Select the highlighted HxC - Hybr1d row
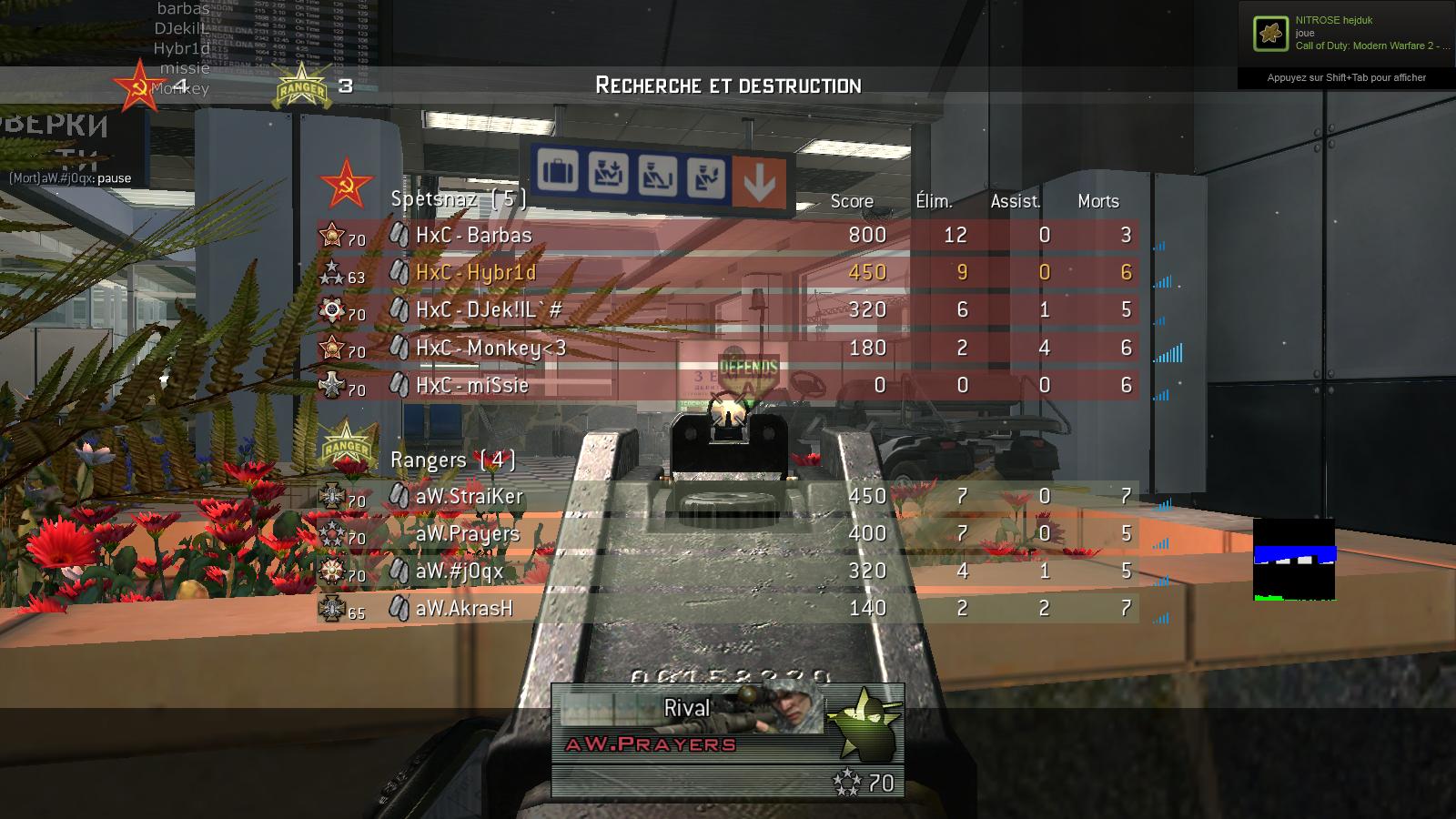The width and height of the screenshot is (1456, 819). click(x=728, y=273)
